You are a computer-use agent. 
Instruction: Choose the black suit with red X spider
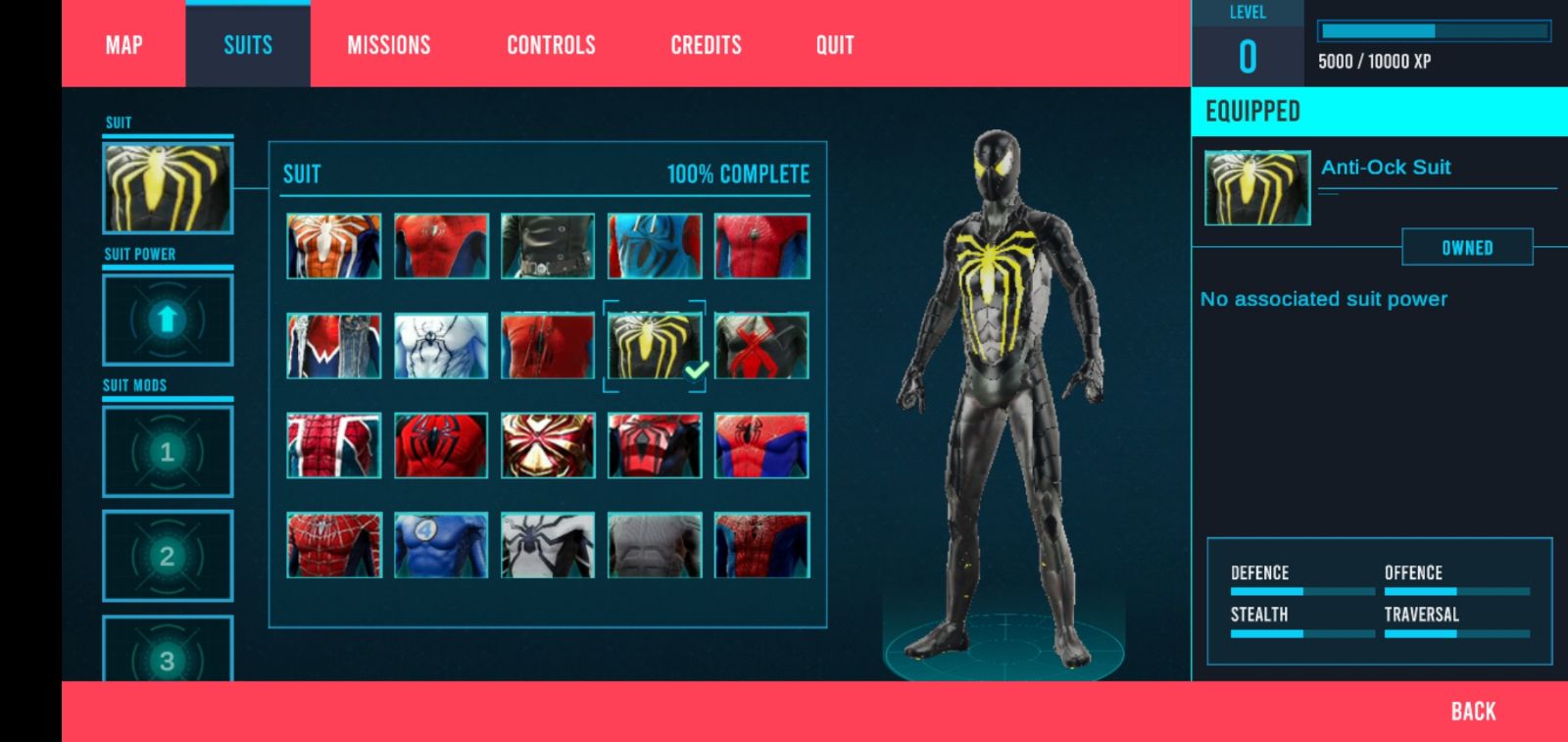coord(761,346)
